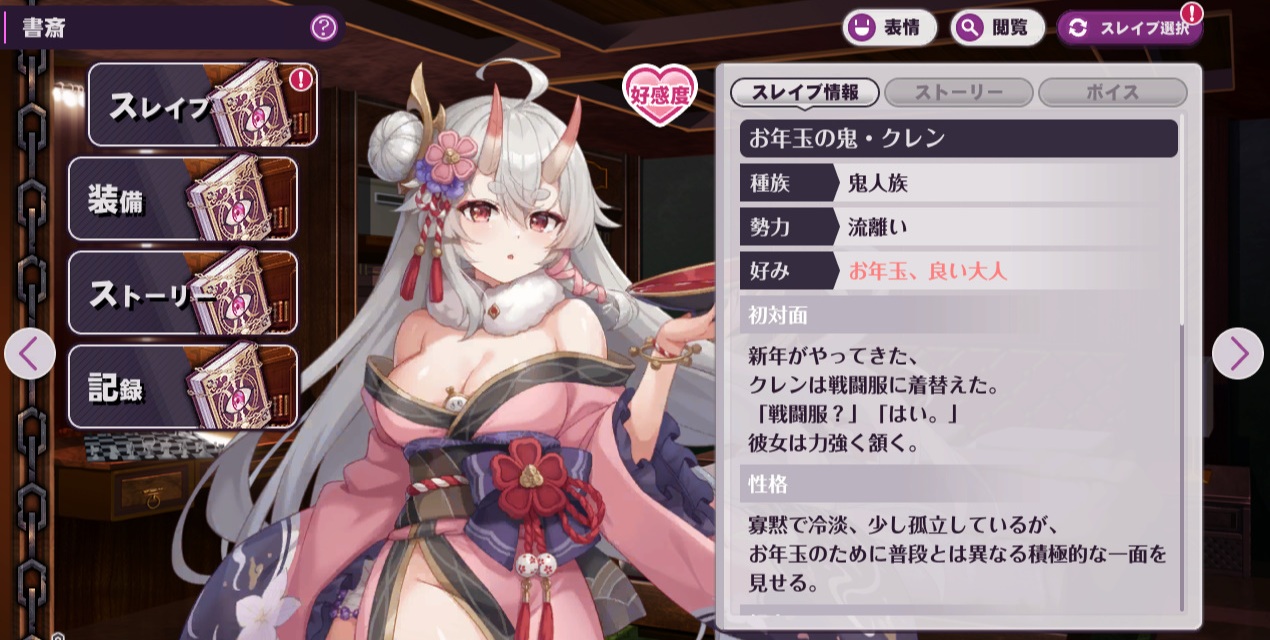The width and height of the screenshot is (1270, 640).
Task: Switch to the ボイス voice tab
Action: 1112,93
